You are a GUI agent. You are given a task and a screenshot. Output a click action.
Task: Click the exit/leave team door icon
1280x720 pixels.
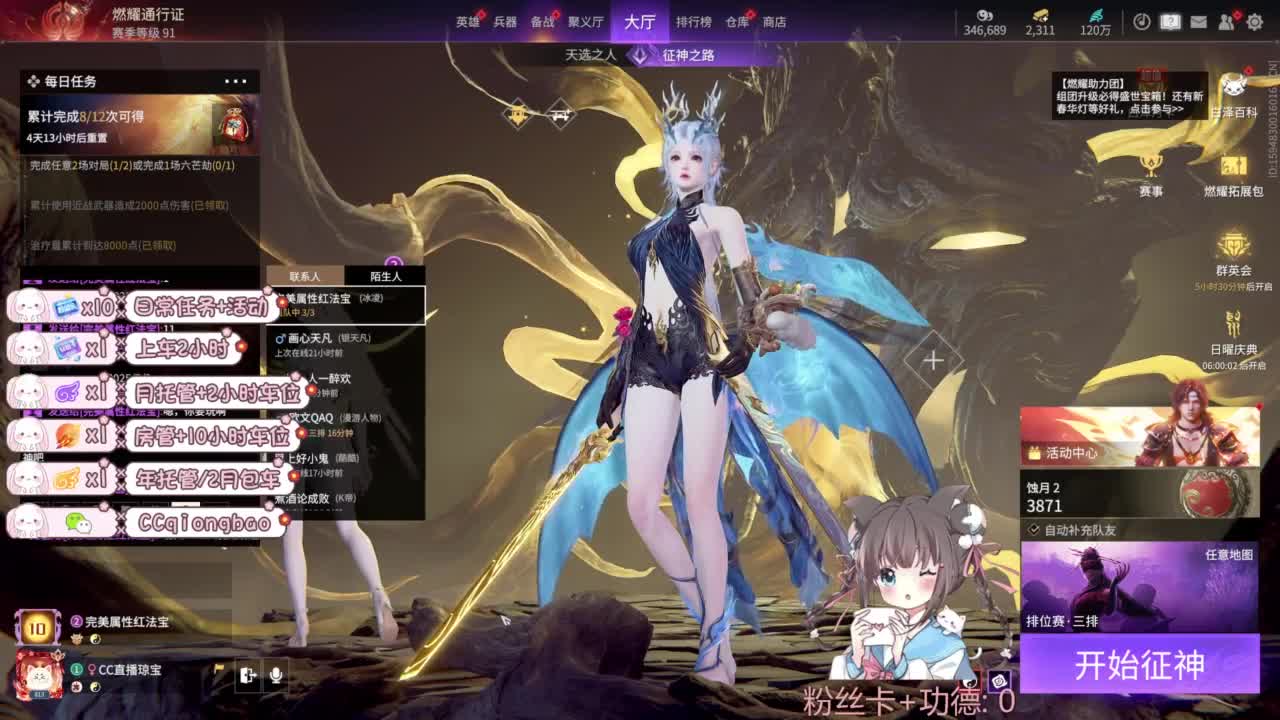point(246,675)
